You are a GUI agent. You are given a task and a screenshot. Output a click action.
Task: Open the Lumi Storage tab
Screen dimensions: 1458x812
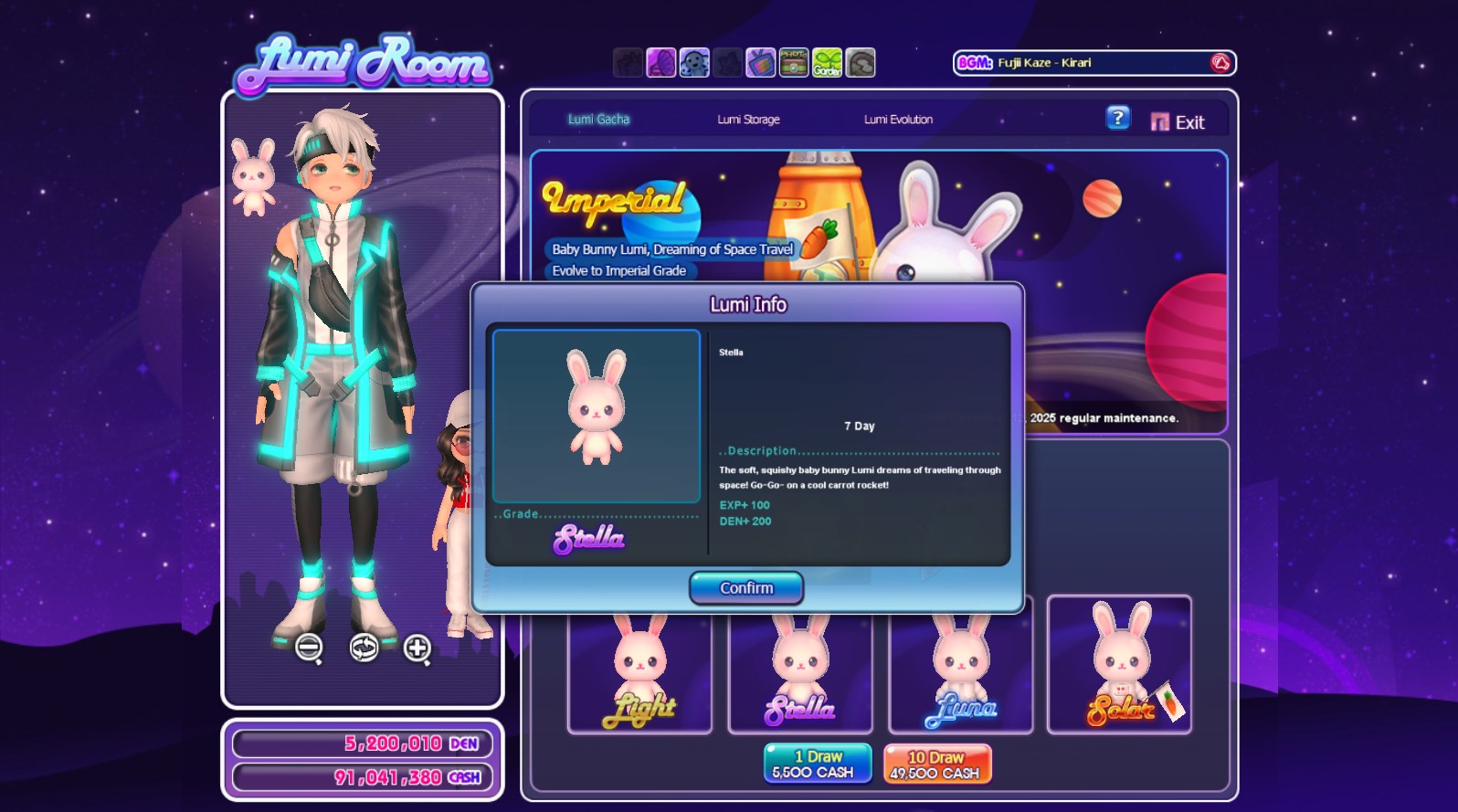748,120
